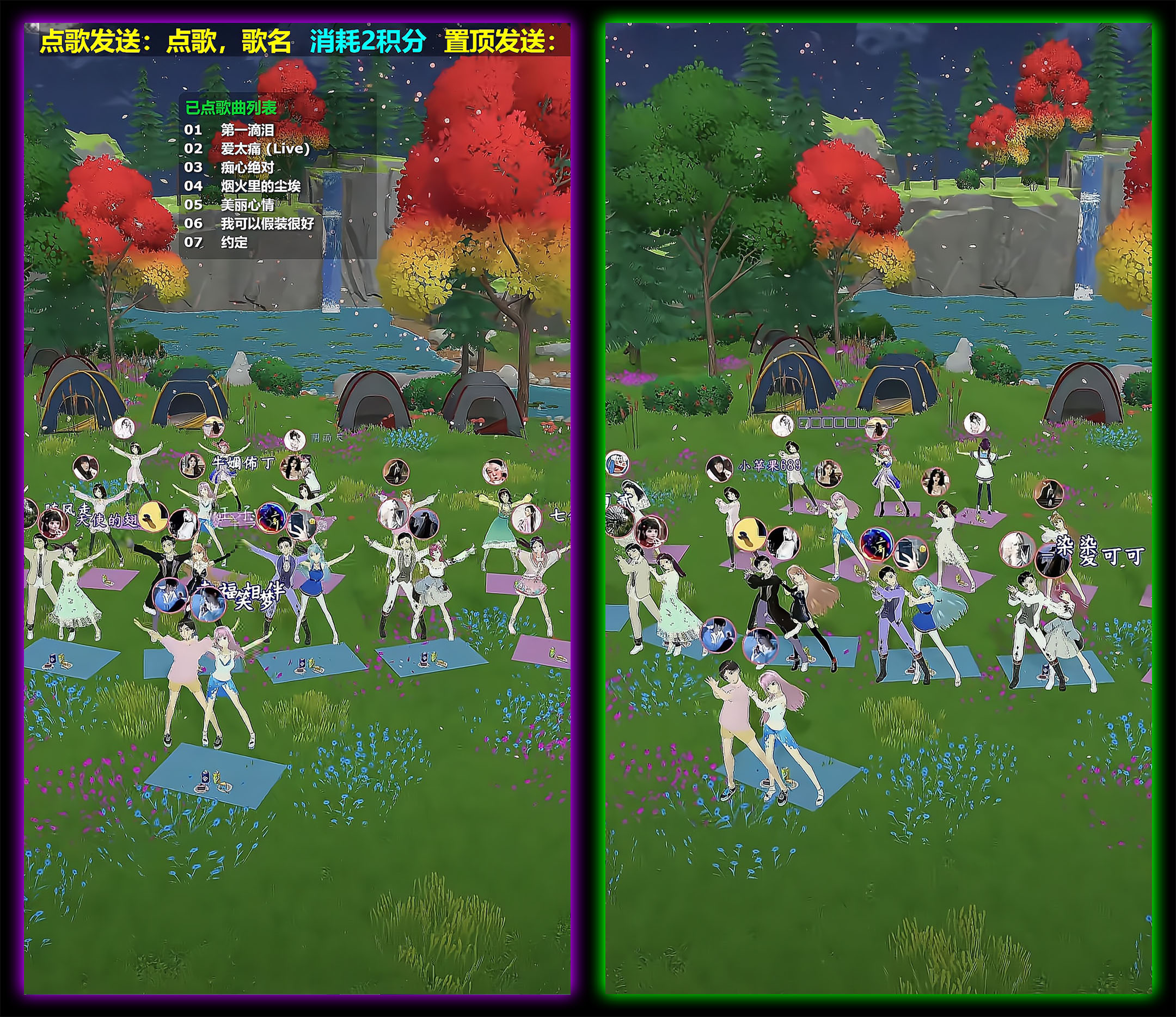Image resolution: width=1176 pixels, height=1017 pixels.
Task: Click the 小苹果689 player name tag
Action: tap(769, 466)
